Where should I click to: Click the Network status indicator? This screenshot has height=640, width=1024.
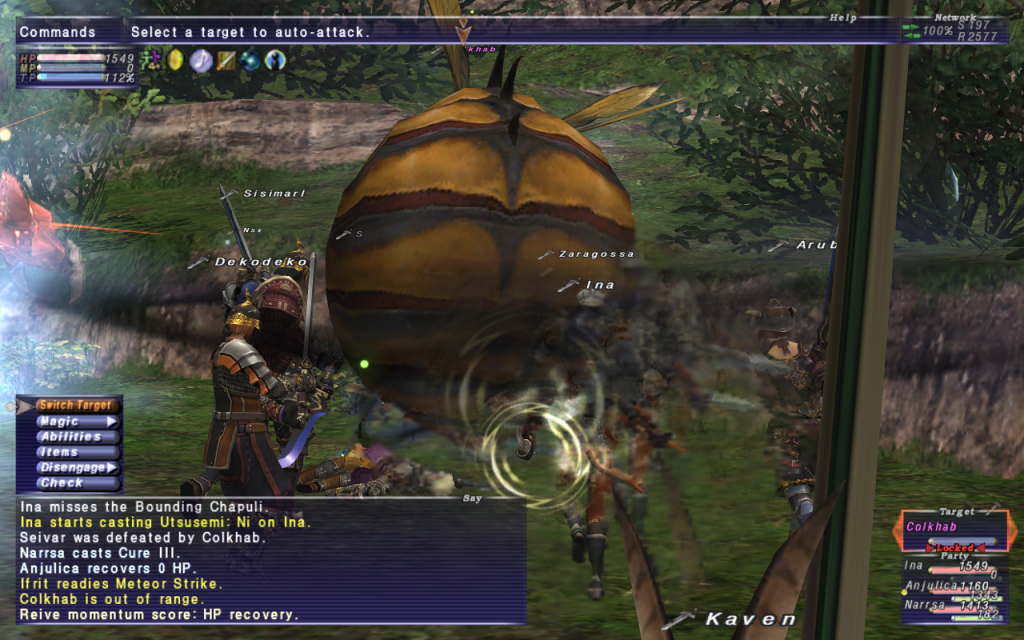pos(953,31)
